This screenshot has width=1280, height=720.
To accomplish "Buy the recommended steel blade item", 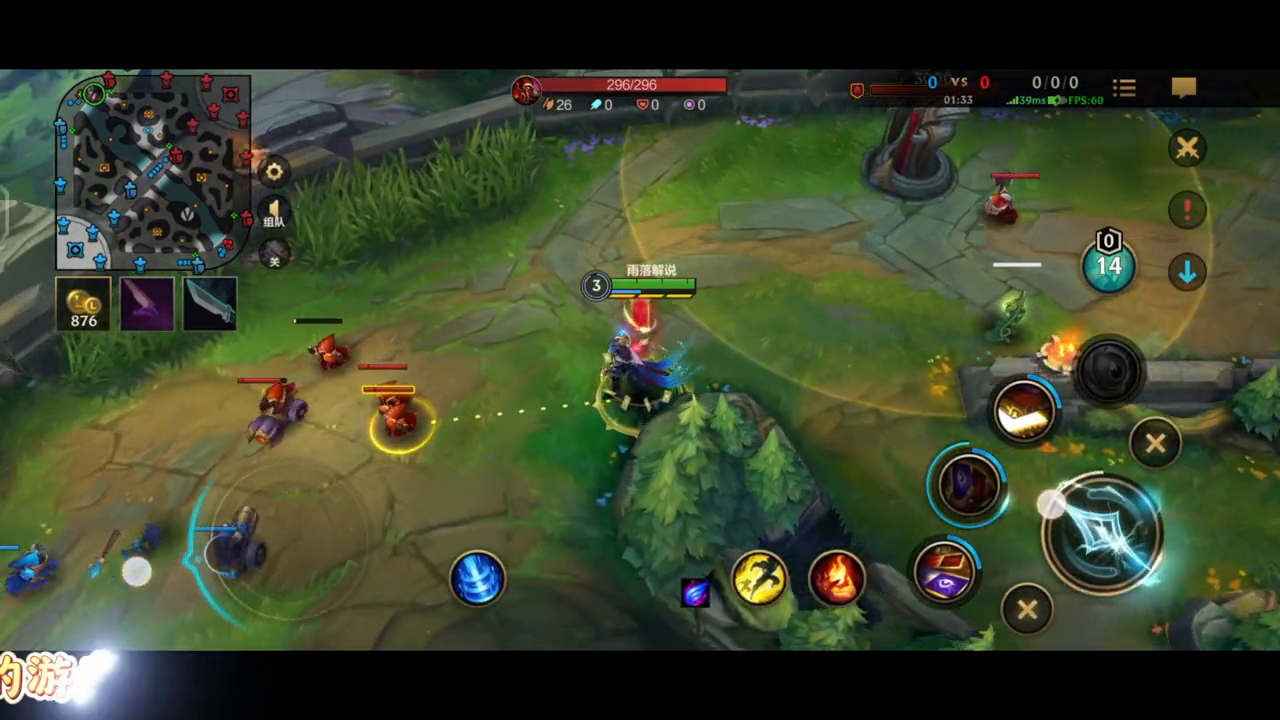I will tap(210, 304).
